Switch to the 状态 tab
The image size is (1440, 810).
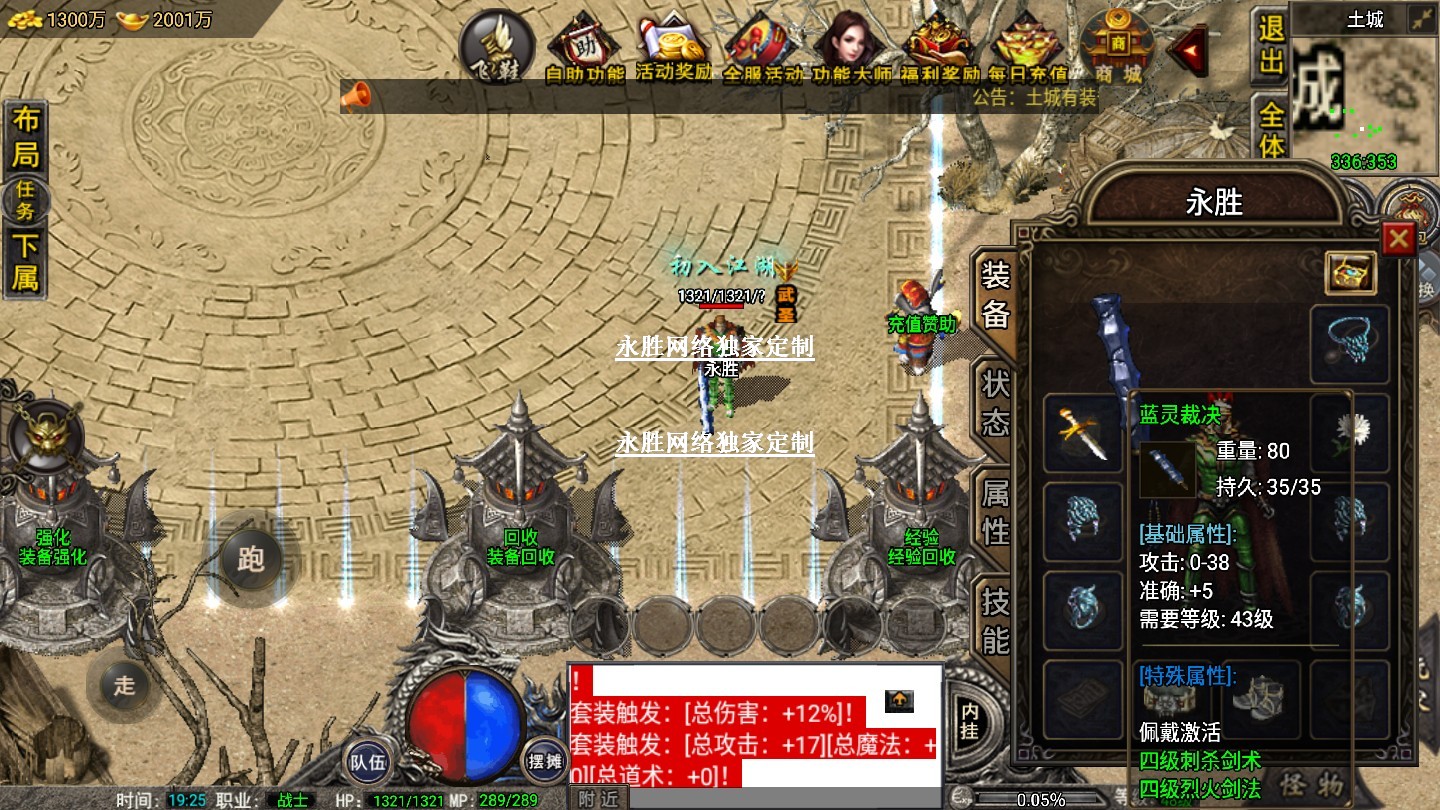[995, 403]
